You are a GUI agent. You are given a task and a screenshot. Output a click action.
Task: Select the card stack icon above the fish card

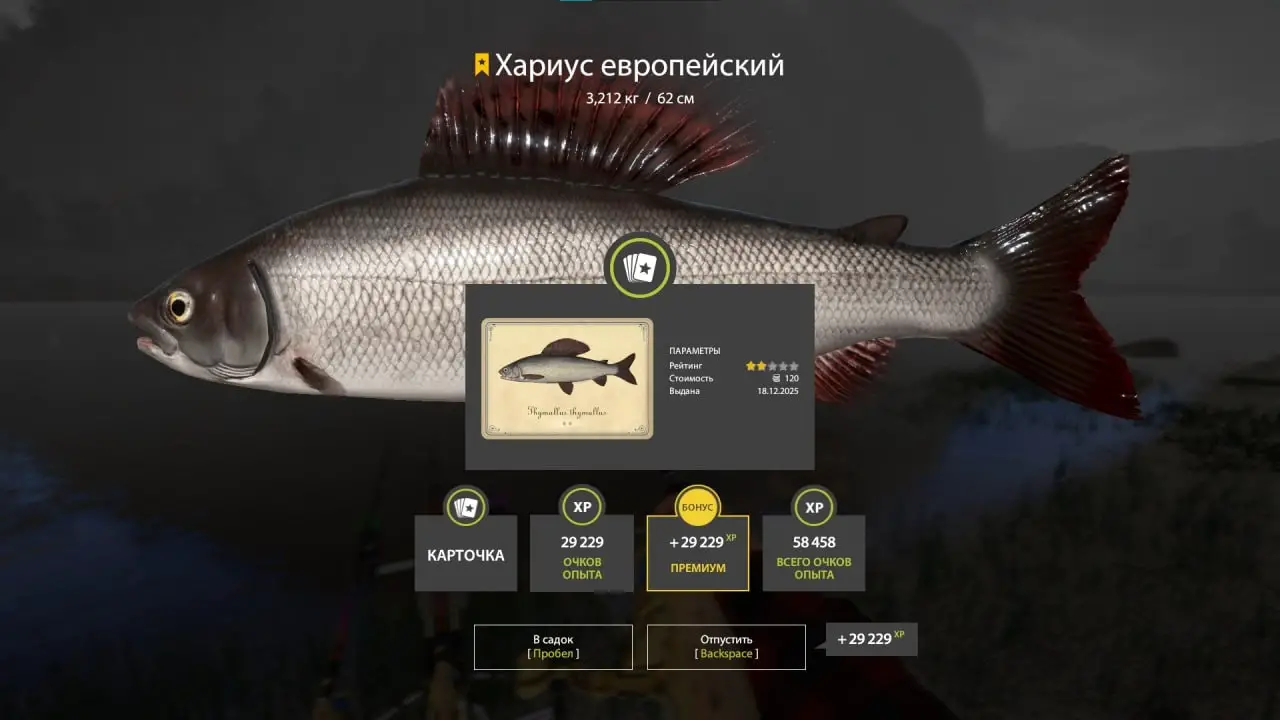pyautogui.click(x=641, y=265)
